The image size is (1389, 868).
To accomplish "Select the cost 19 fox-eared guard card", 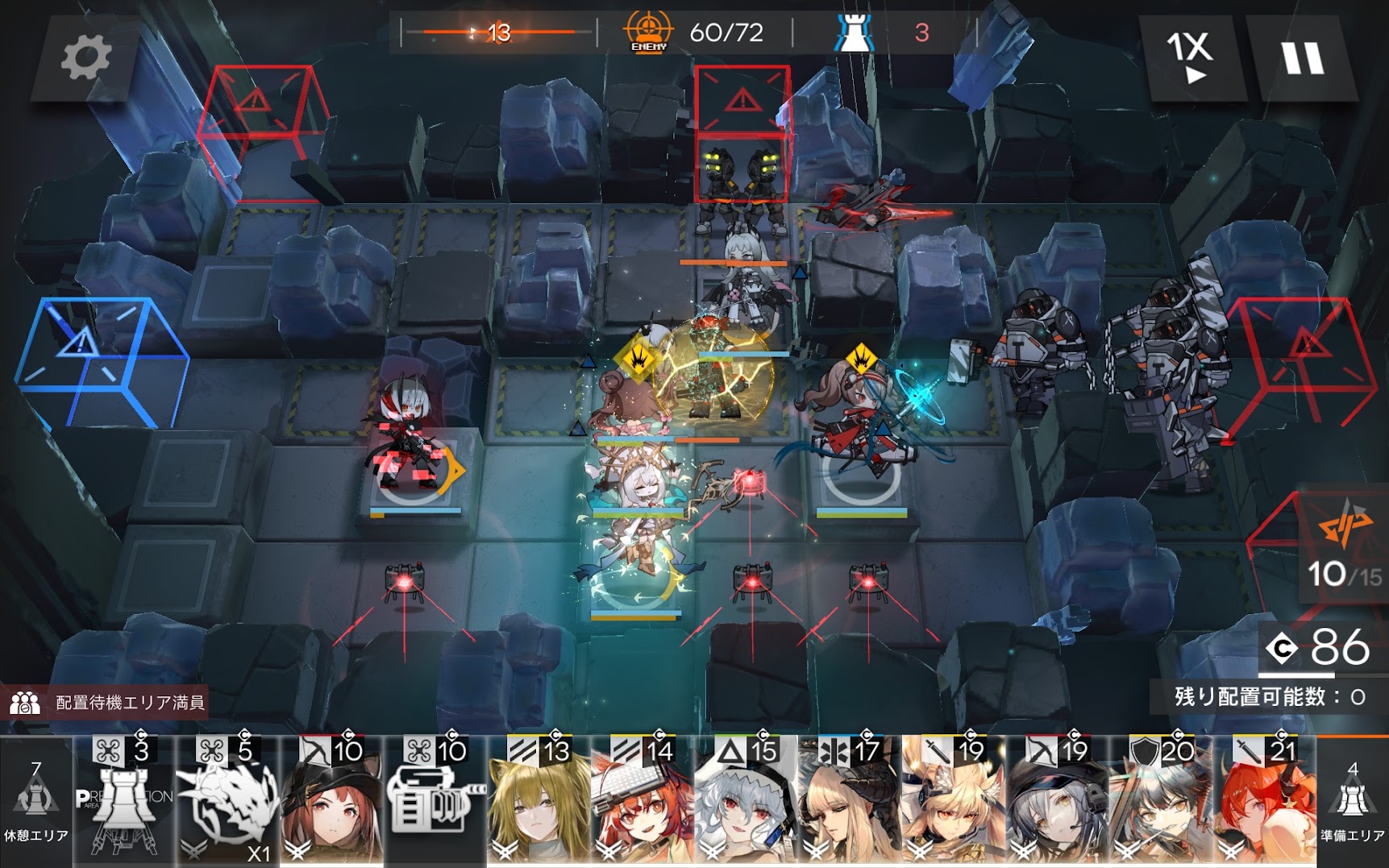I will tap(954, 802).
